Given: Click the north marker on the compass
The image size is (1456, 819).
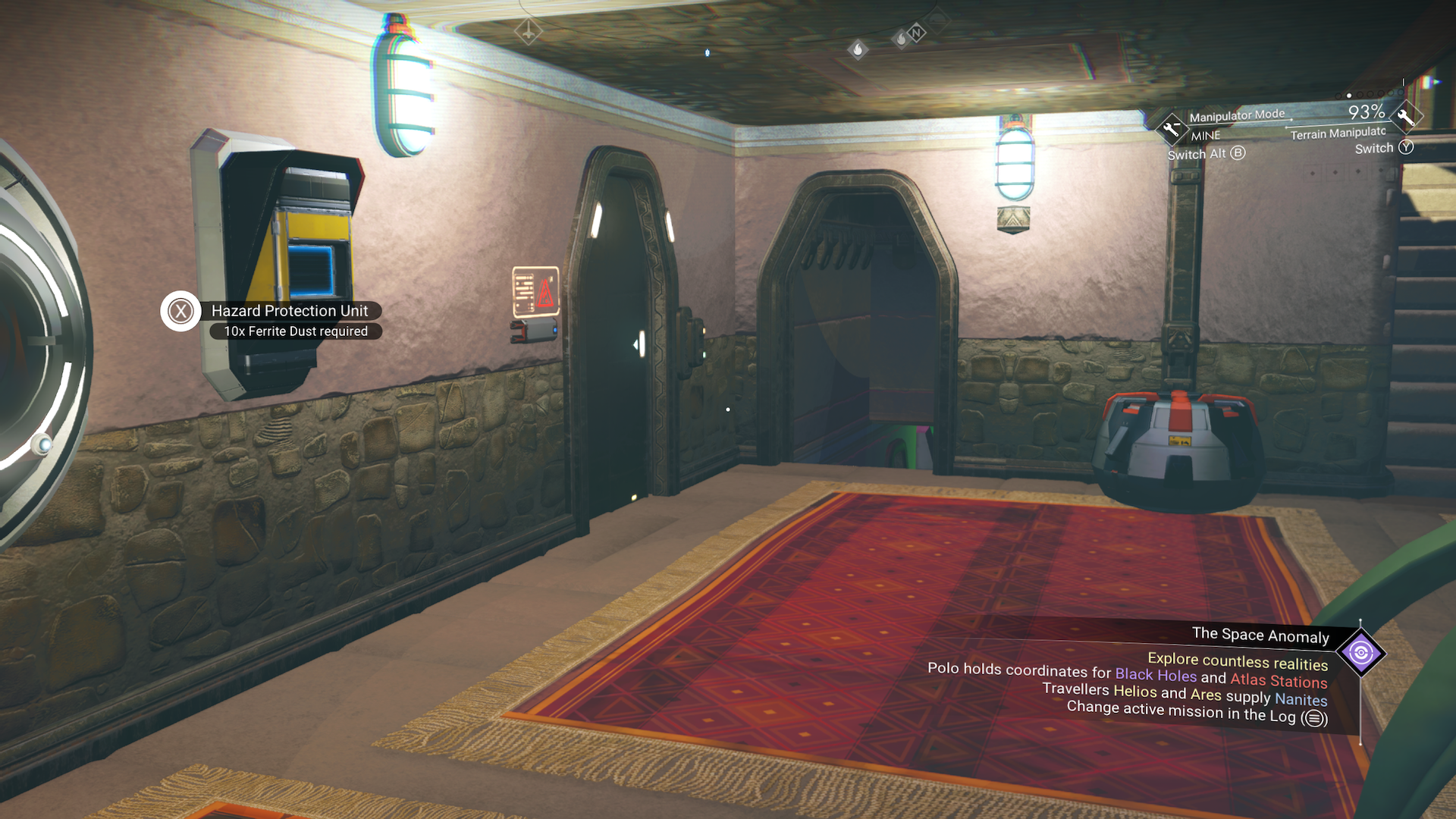Looking at the screenshot, I should coord(917,33).
